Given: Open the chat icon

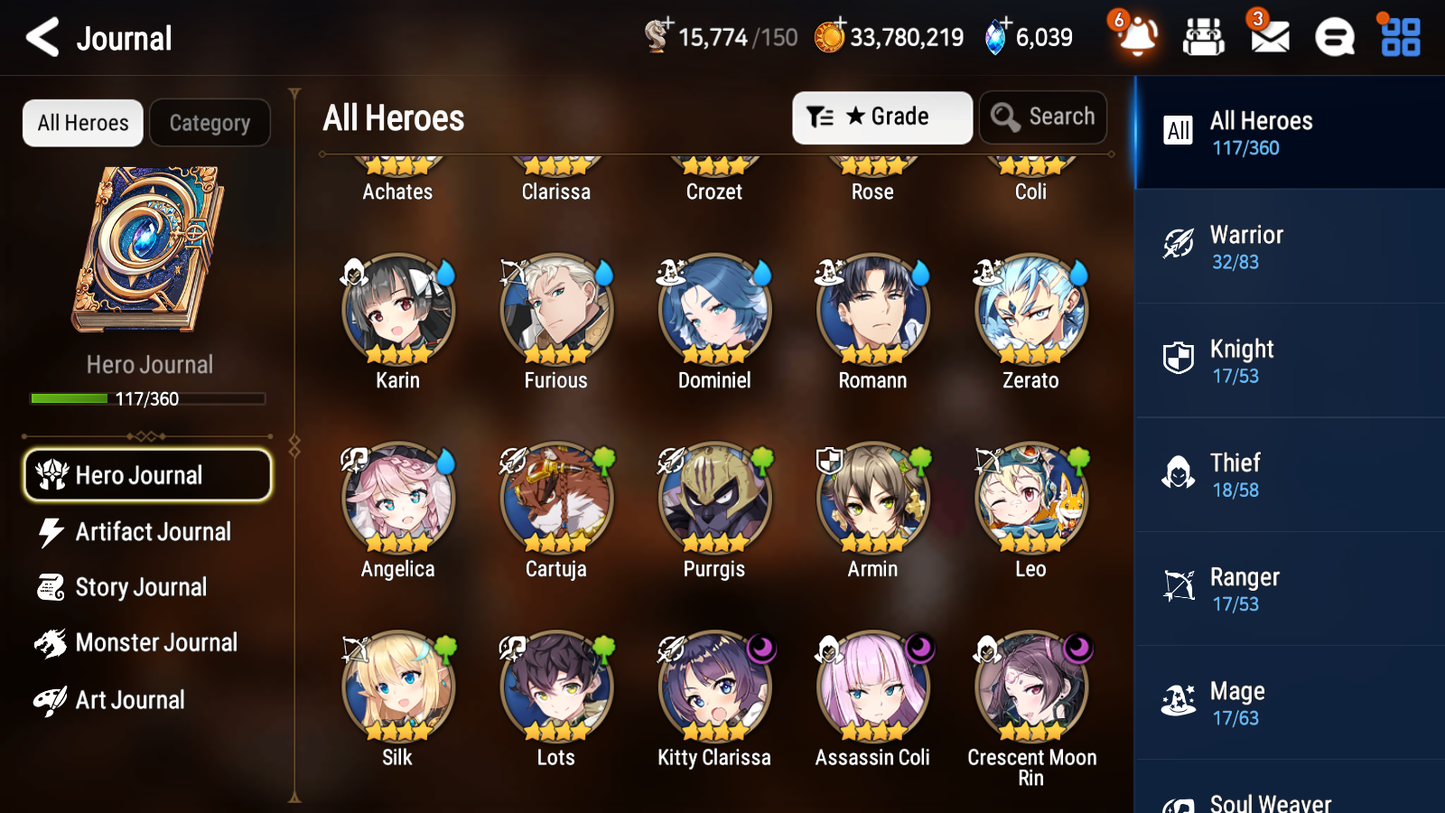Looking at the screenshot, I should [x=1333, y=36].
